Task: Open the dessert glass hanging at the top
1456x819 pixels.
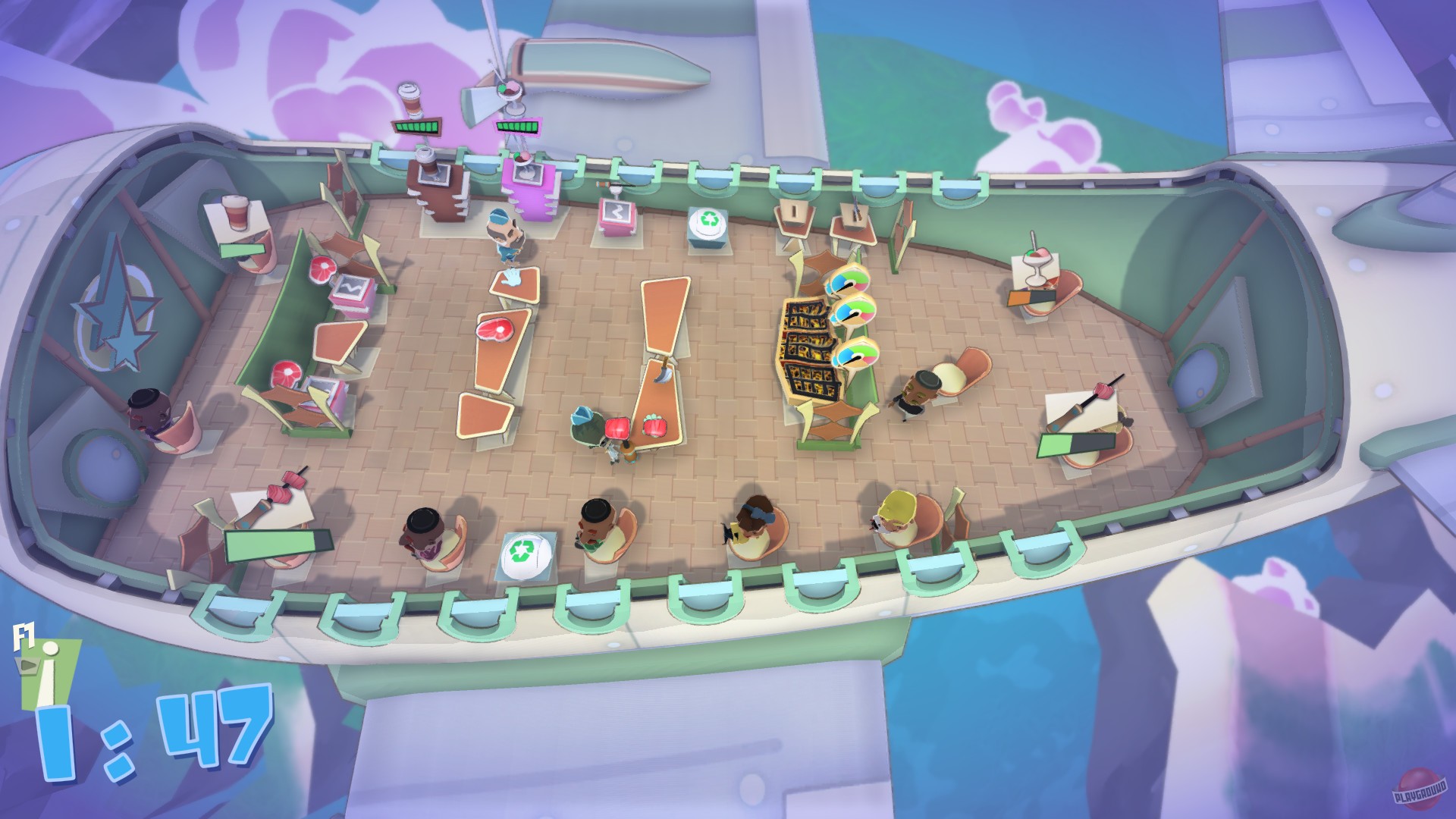Action: coord(510,89)
